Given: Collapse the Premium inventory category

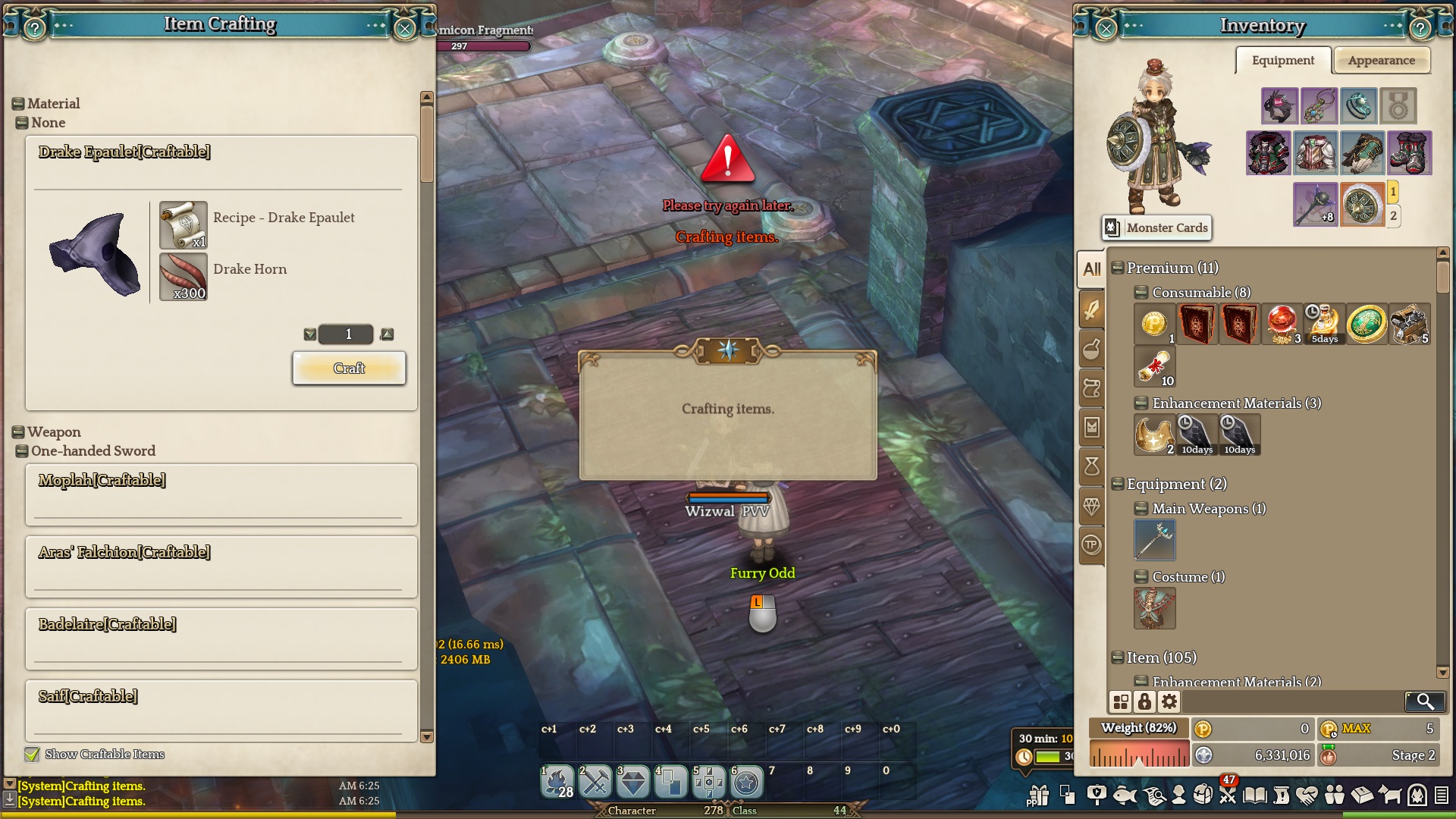Looking at the screenshot, I should 1117,268.
